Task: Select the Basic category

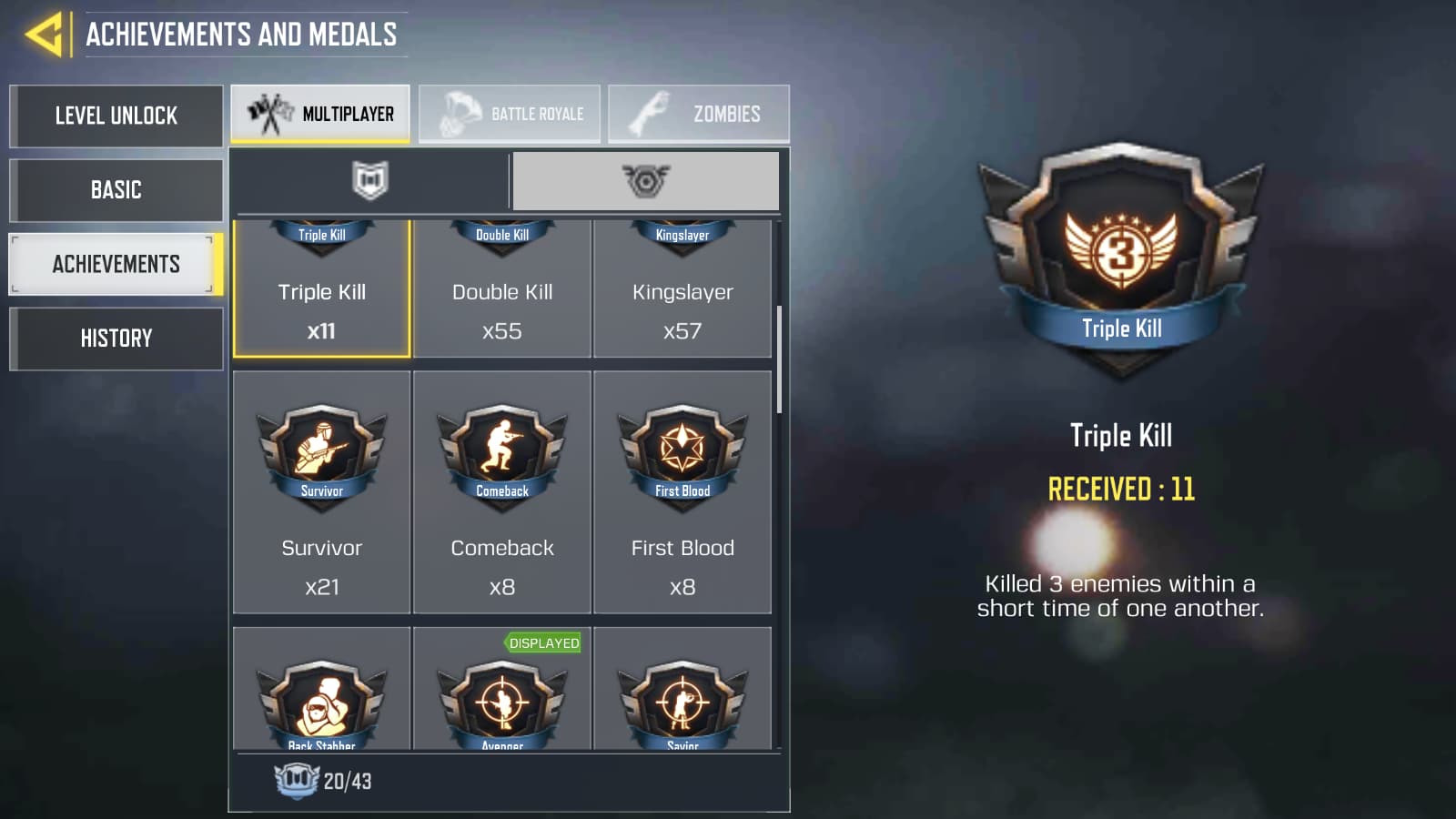Action: [x=116, y=190]
